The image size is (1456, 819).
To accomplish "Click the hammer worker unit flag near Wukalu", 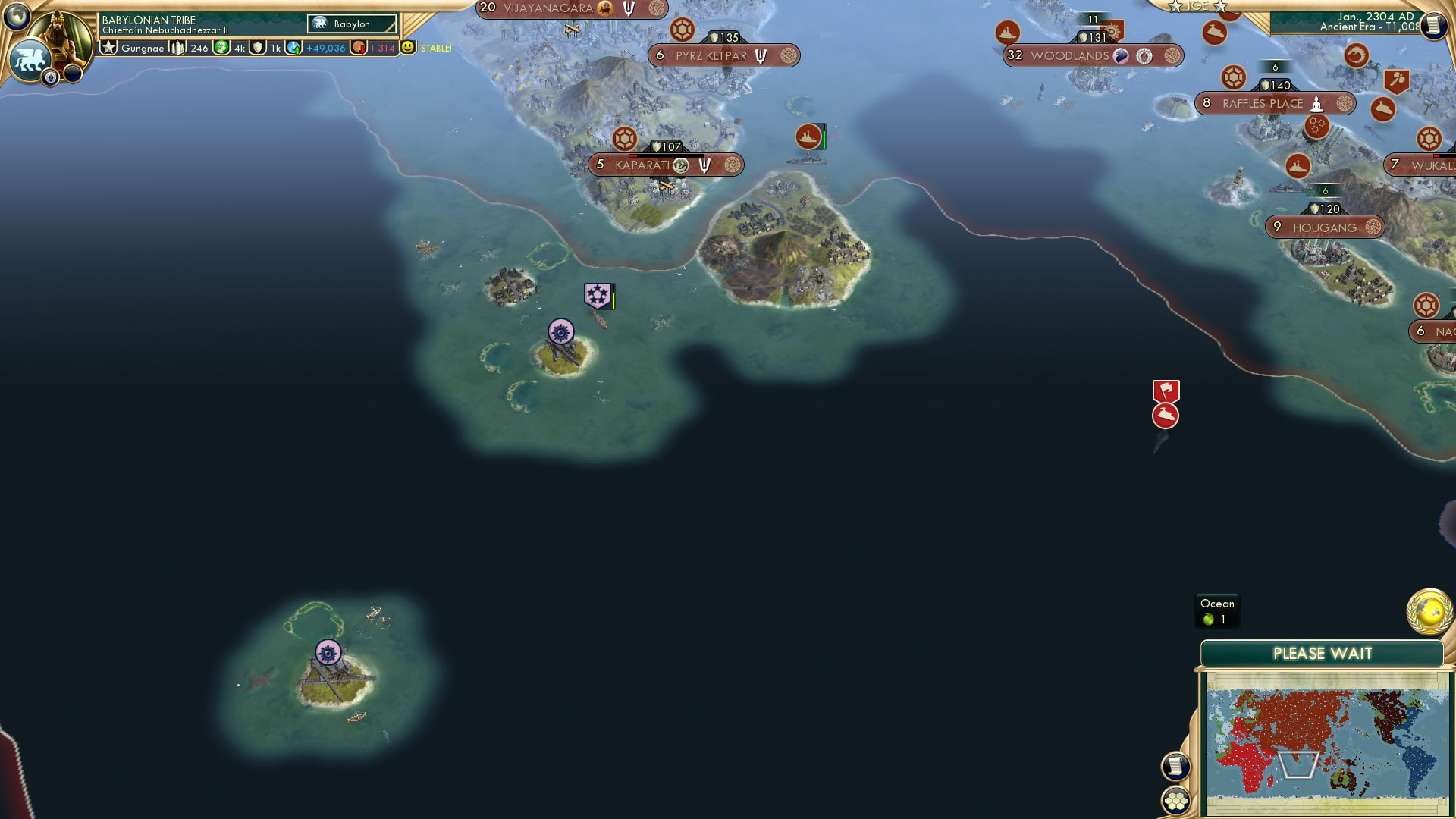I will click(x=1396, y=78).
